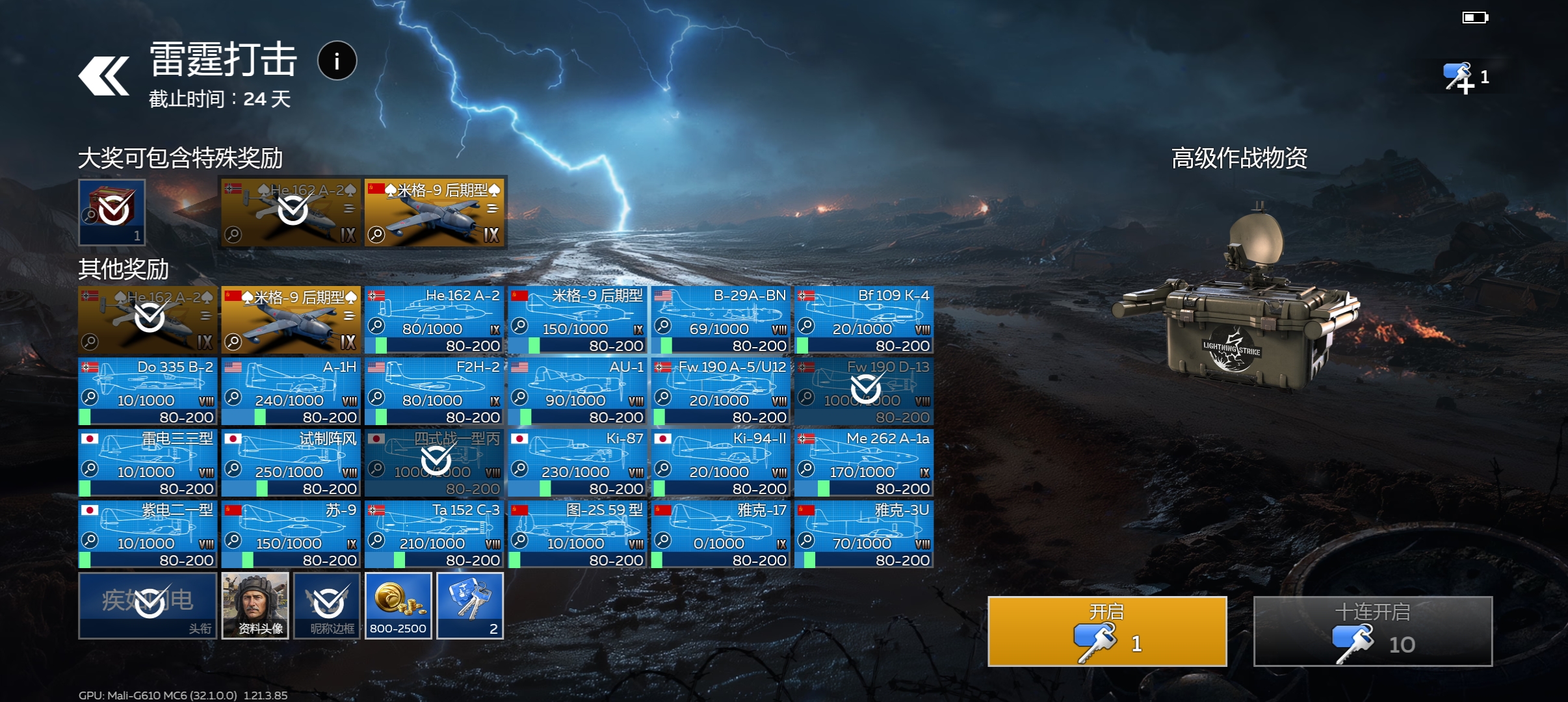Image resolution: width=1568 pixels, height=702 pixels.
Task: View the A-1H blueprint reward
Action: [x=291, y=391]
